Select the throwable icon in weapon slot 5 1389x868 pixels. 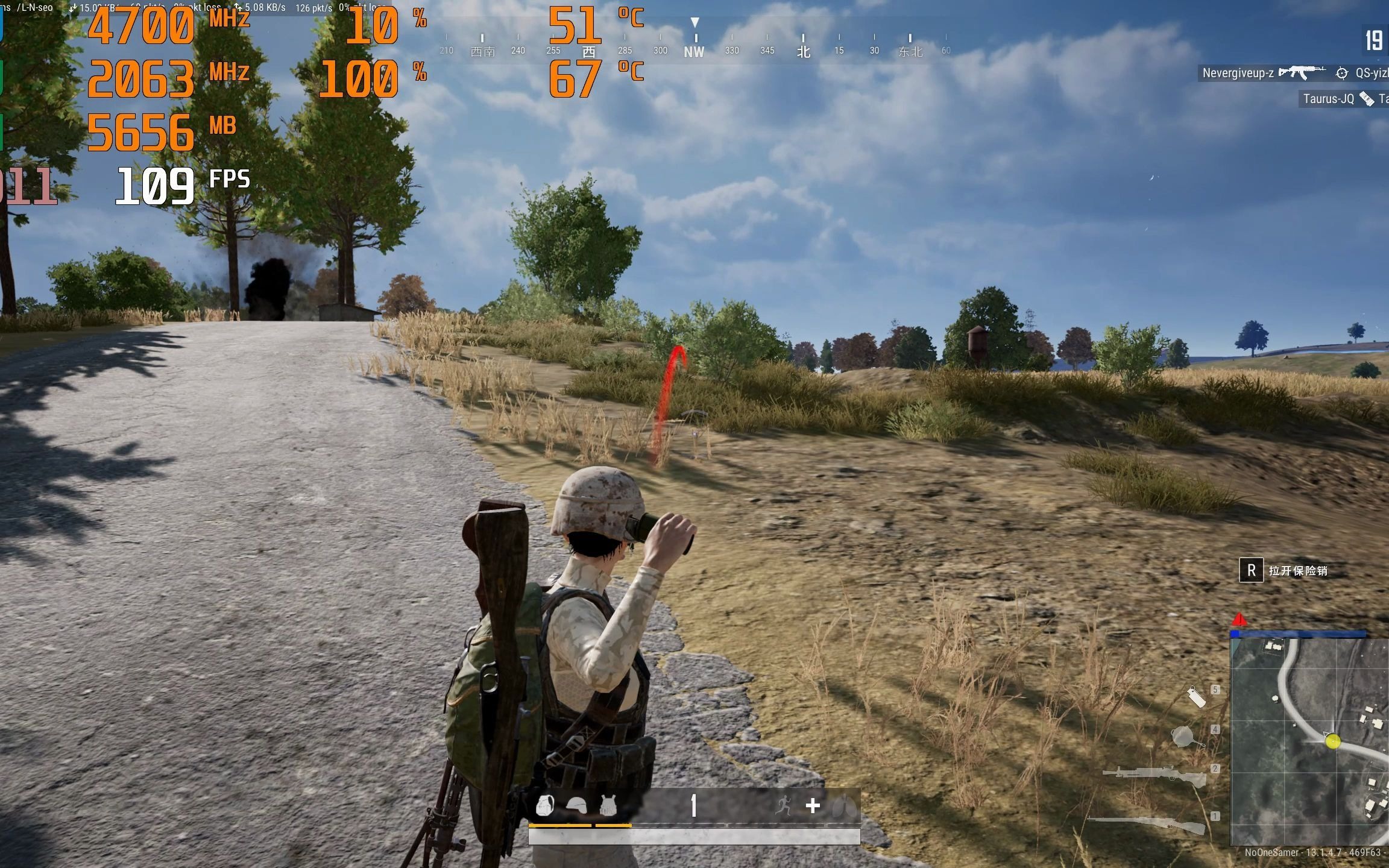tap(1197, 697)
